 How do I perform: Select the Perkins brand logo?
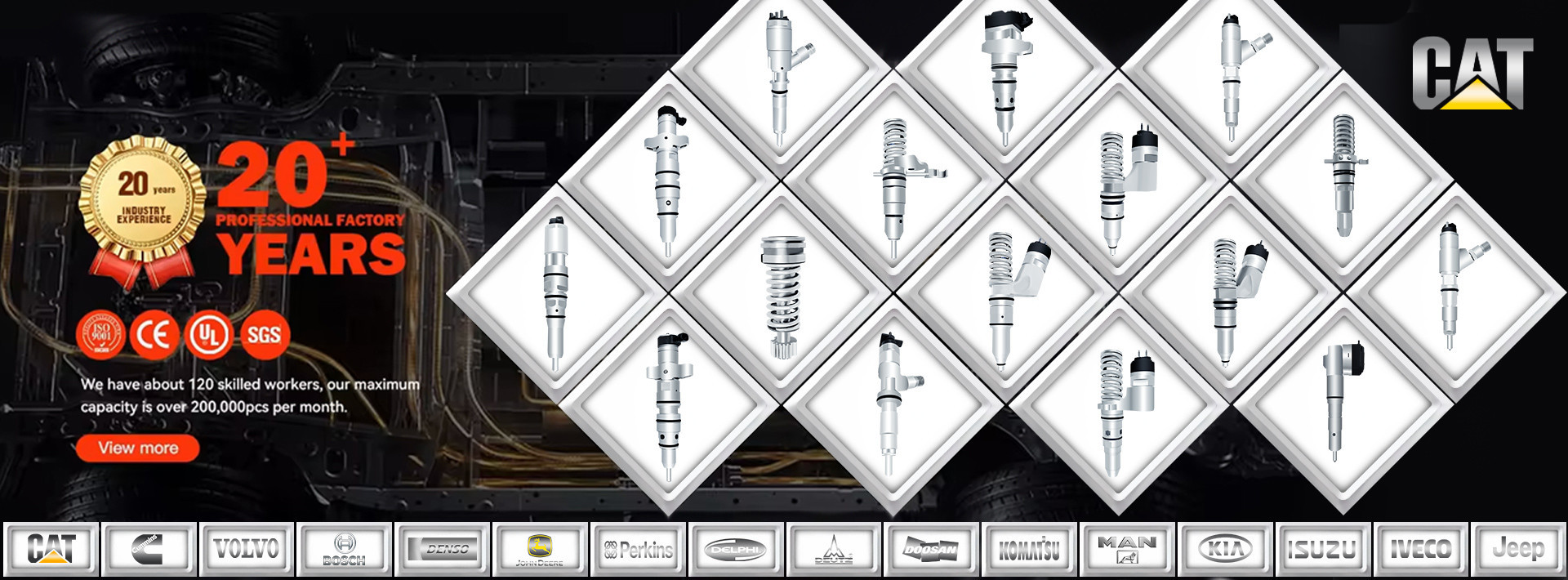click(x=638, y=549)
